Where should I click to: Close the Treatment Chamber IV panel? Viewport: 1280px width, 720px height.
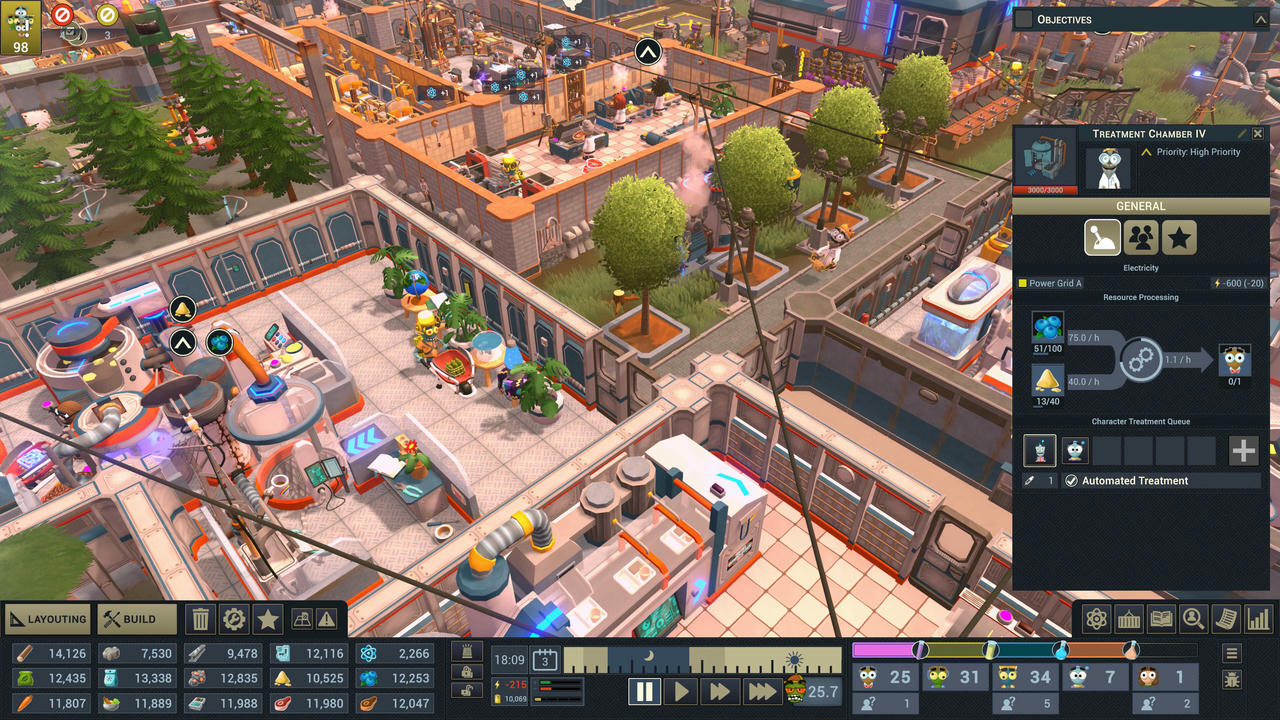point(1258,134)
